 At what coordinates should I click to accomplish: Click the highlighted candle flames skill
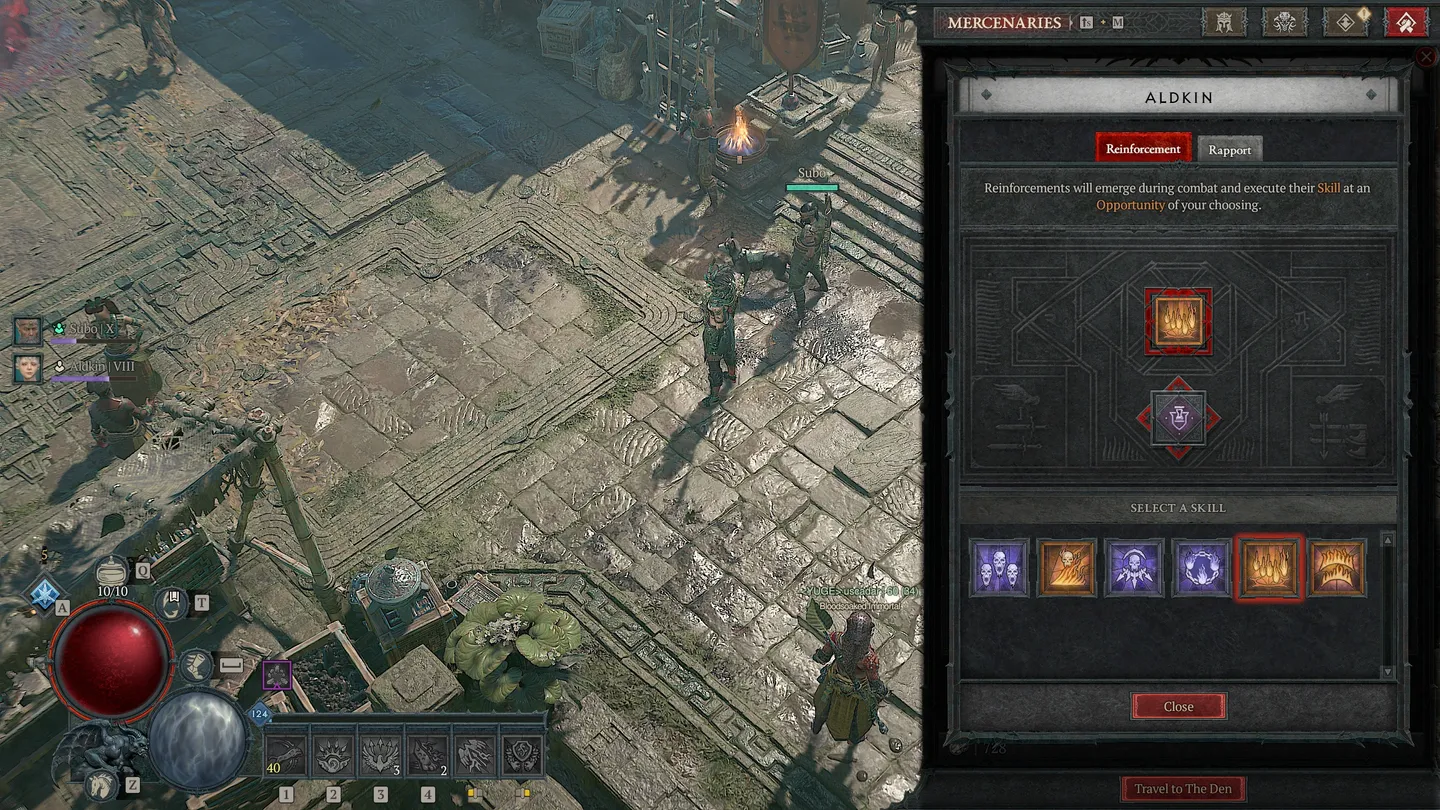(x=1269, y=567)
